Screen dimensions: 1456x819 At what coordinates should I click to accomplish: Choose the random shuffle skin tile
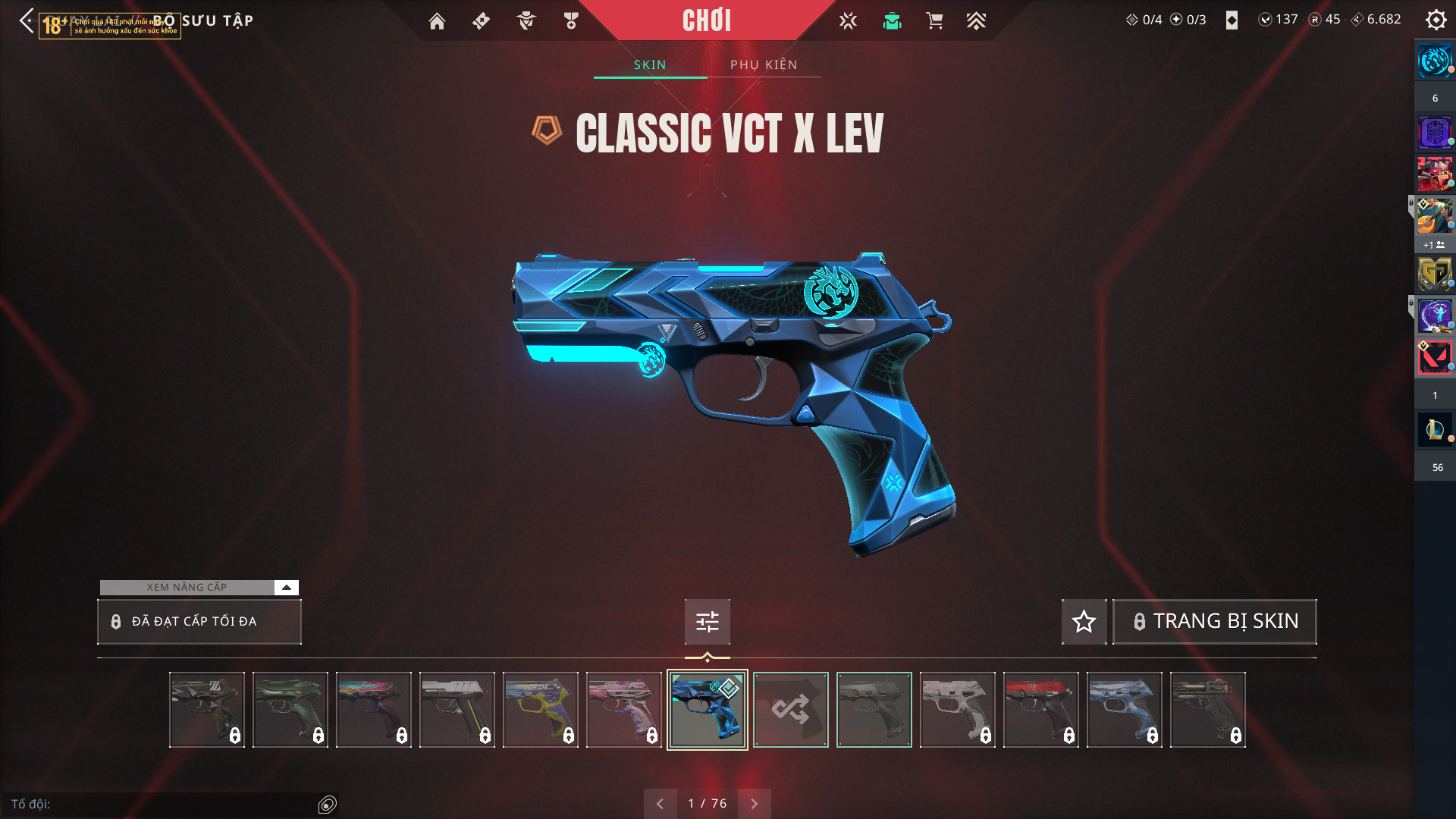[790, 710]
